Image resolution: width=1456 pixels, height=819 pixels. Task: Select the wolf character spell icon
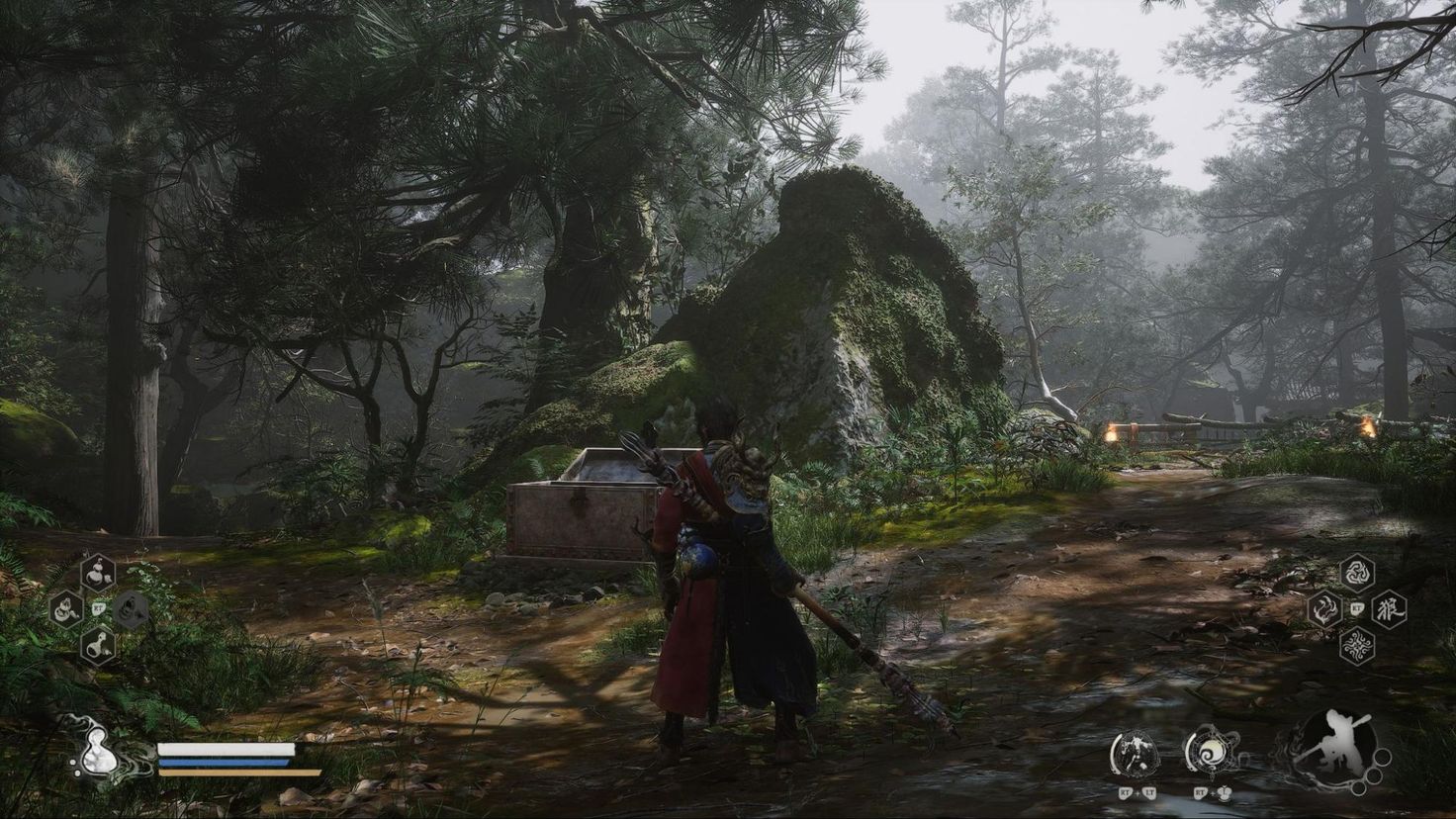tap(1390, 609)
